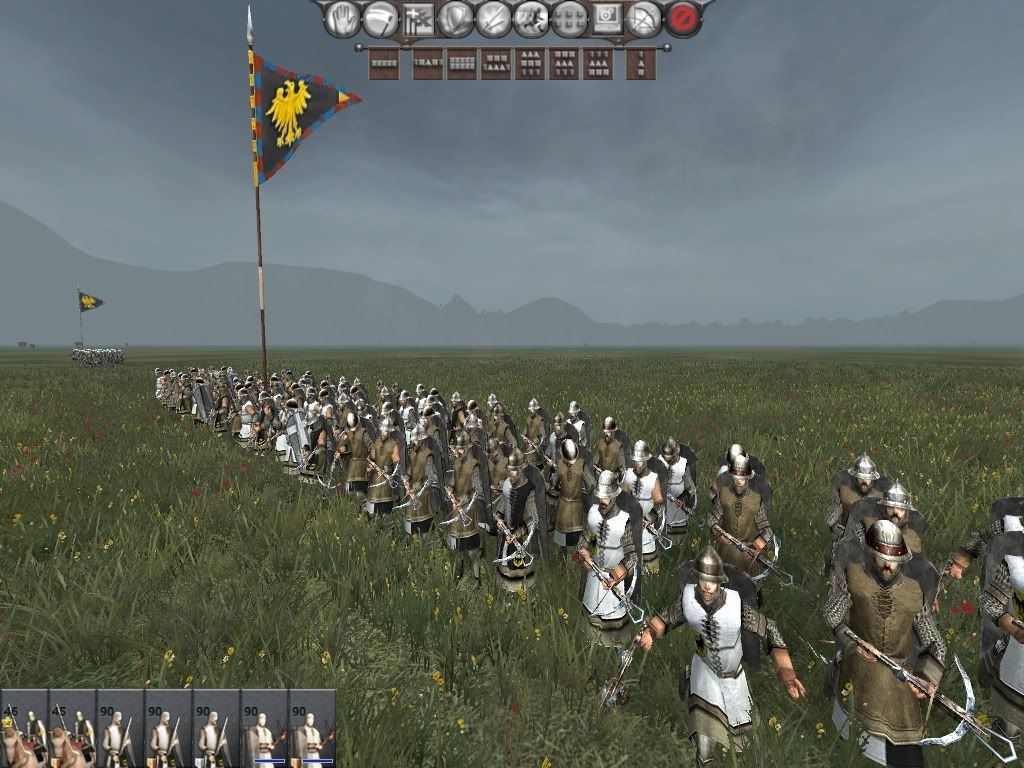Viewport: 1024px width, 768px height.
Task: Toggle the running man run button
Action: coord(531,18)
